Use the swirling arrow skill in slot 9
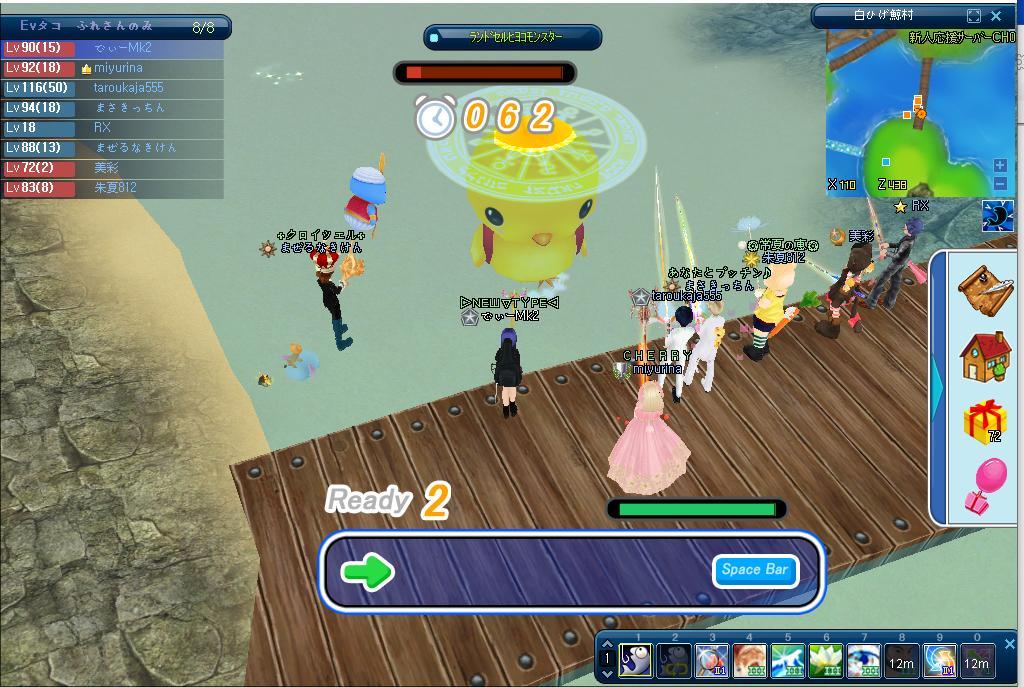Viewport: 1024px width, 687px height. coord(940,660)
